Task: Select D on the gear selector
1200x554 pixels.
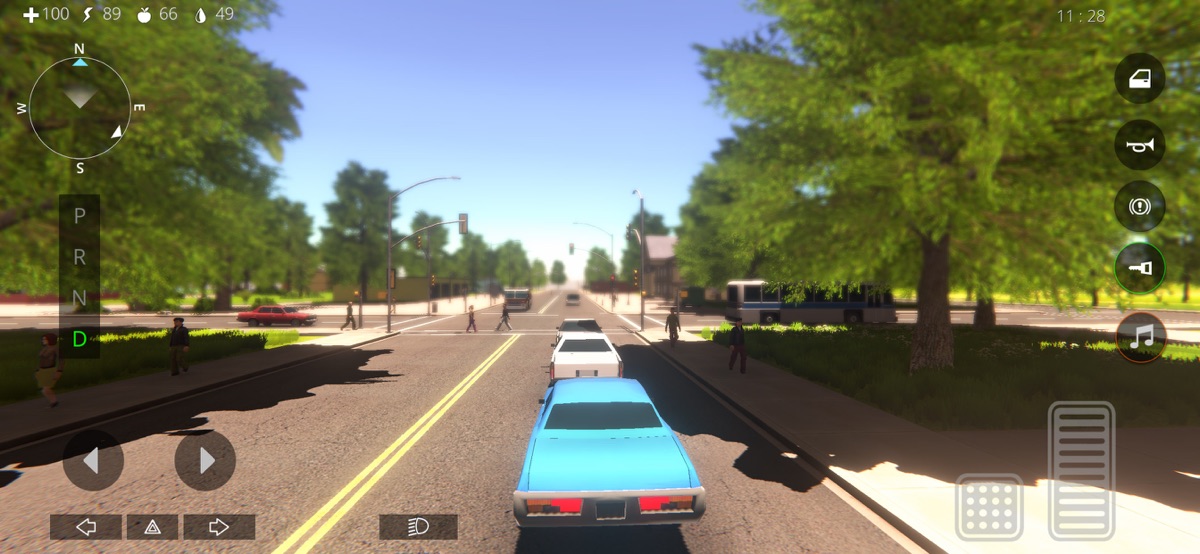Action: 80,339
